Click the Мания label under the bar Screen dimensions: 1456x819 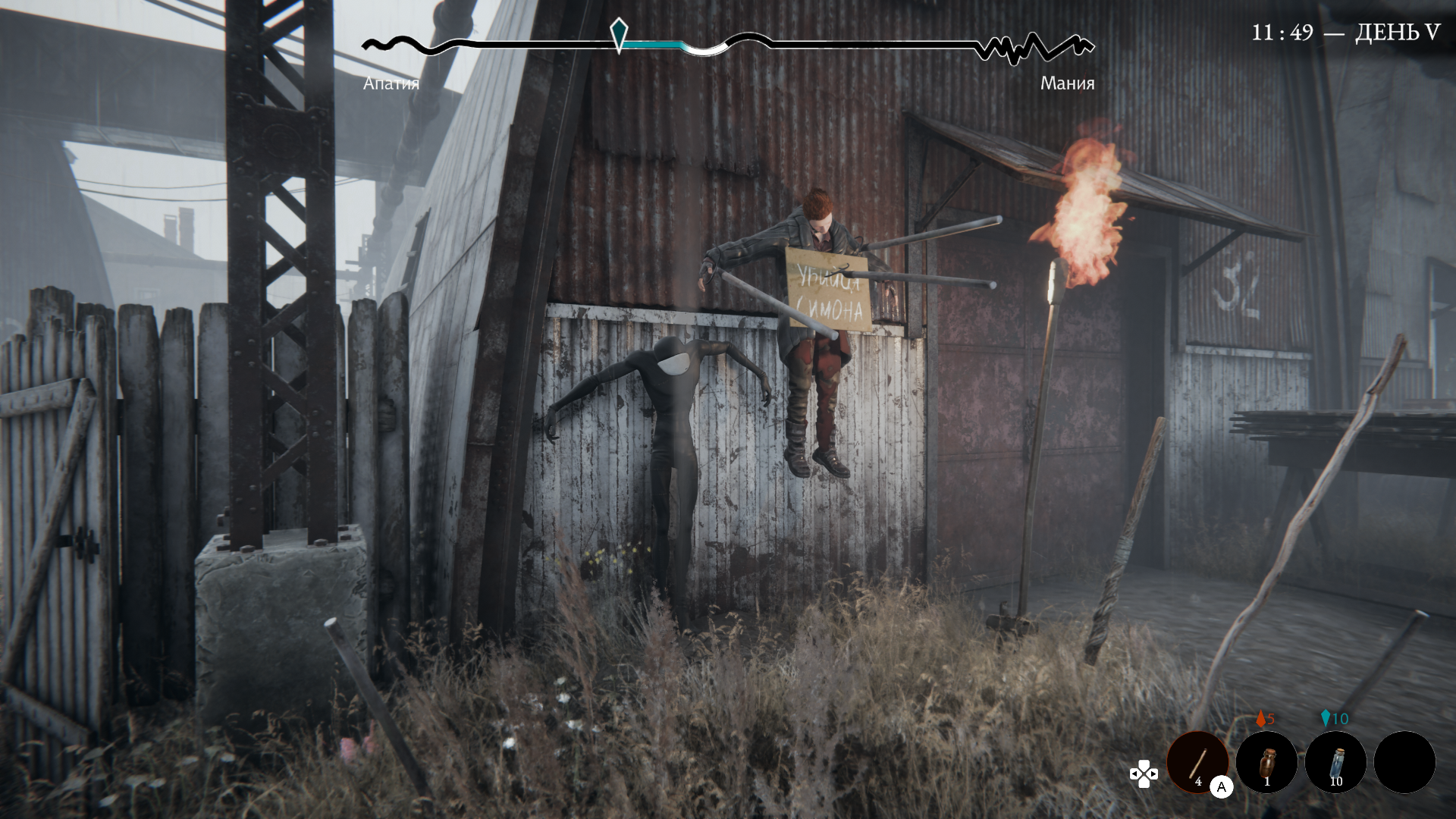tap(1067, 83)
